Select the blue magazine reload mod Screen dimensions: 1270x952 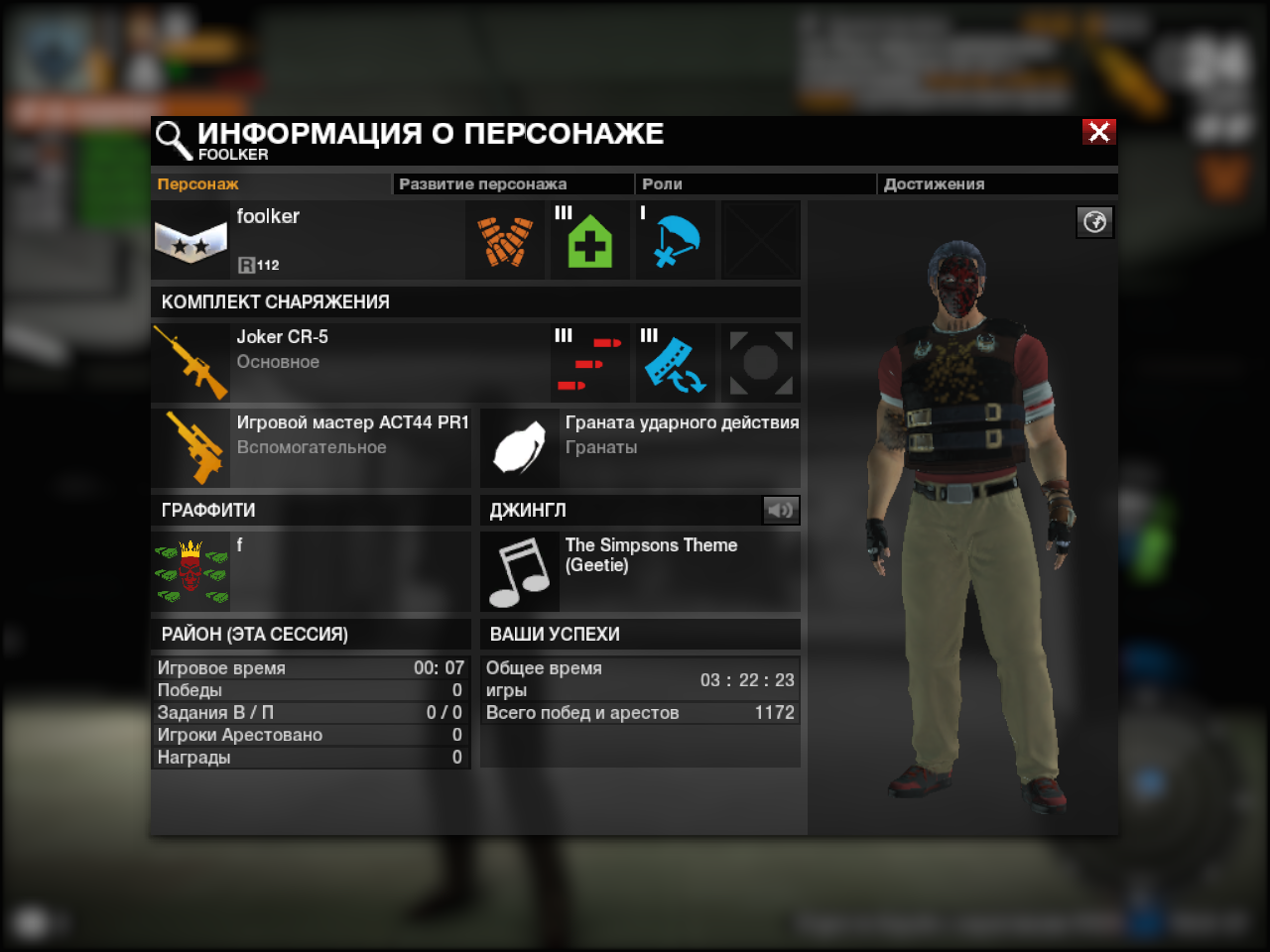point(675,363)
